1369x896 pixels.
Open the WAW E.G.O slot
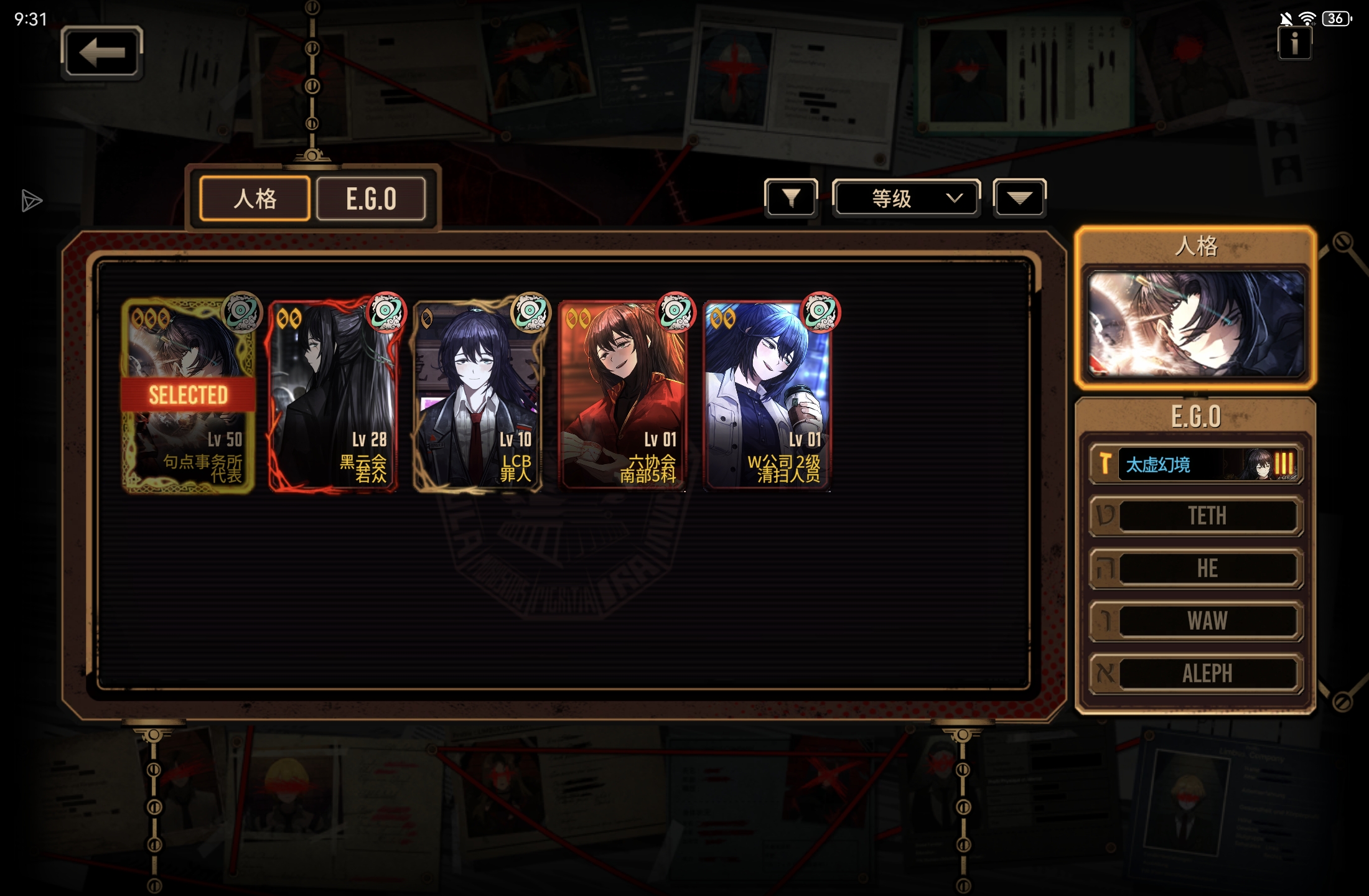(x=1195, y=620)
